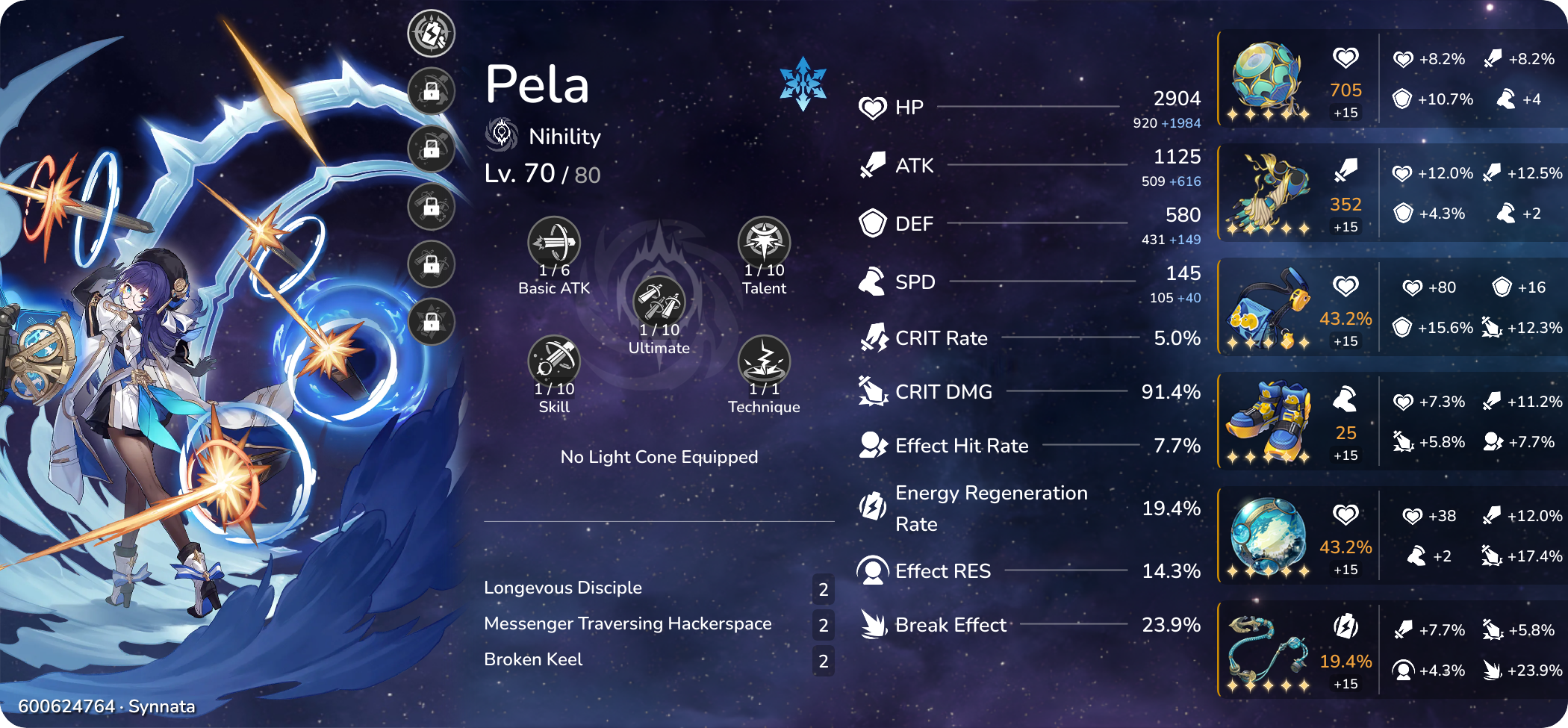Choose the Broken Keel set row

coord(533,659)
